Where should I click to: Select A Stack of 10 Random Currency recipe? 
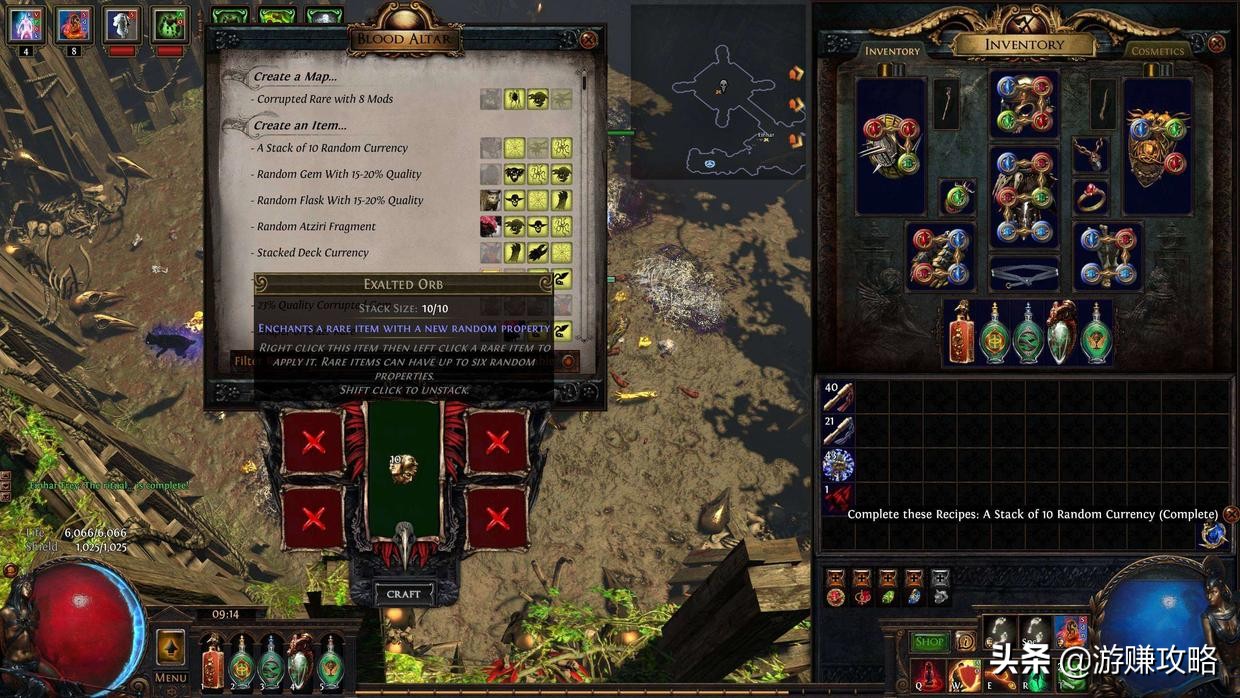(332, 148)
